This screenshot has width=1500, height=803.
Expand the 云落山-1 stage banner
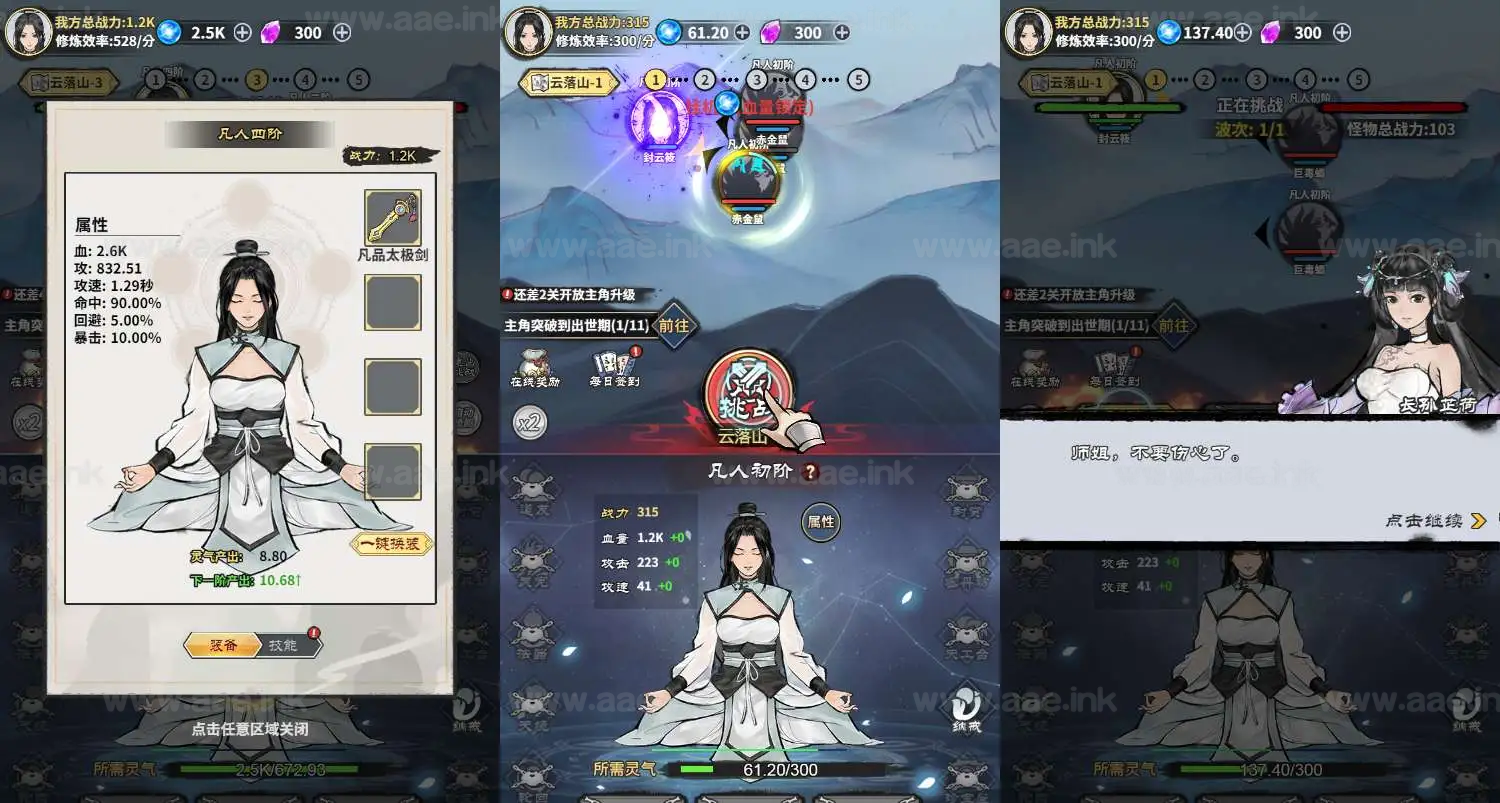click(x=568, y=80)
